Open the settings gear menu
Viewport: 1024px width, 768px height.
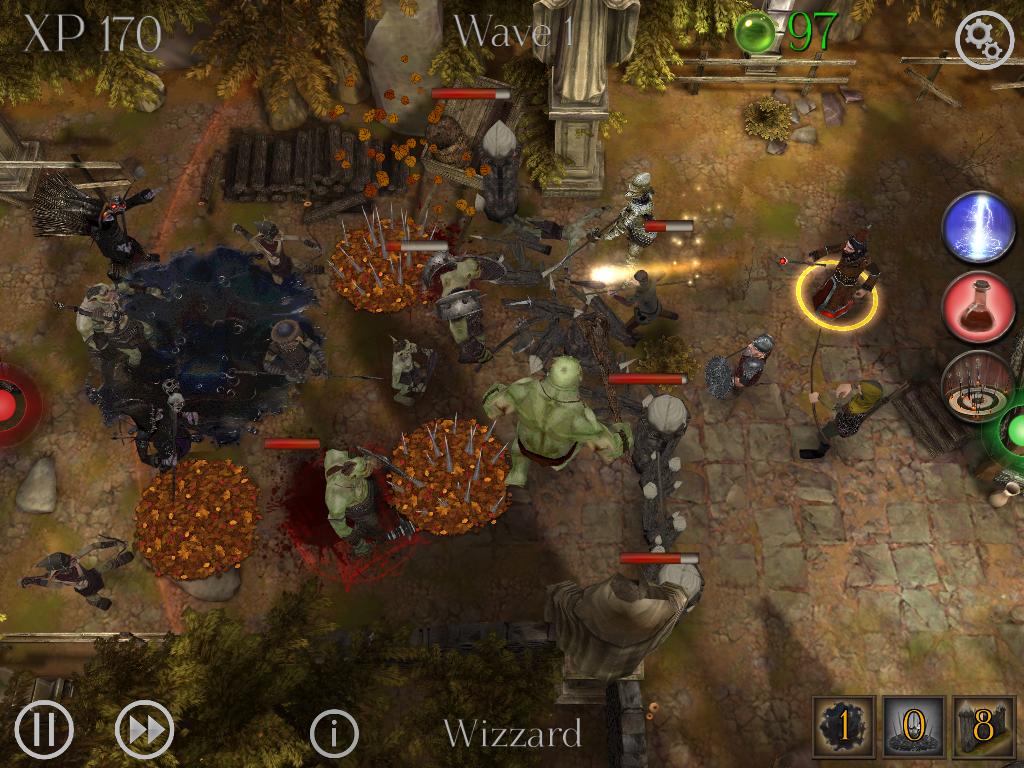pos(985,39)
